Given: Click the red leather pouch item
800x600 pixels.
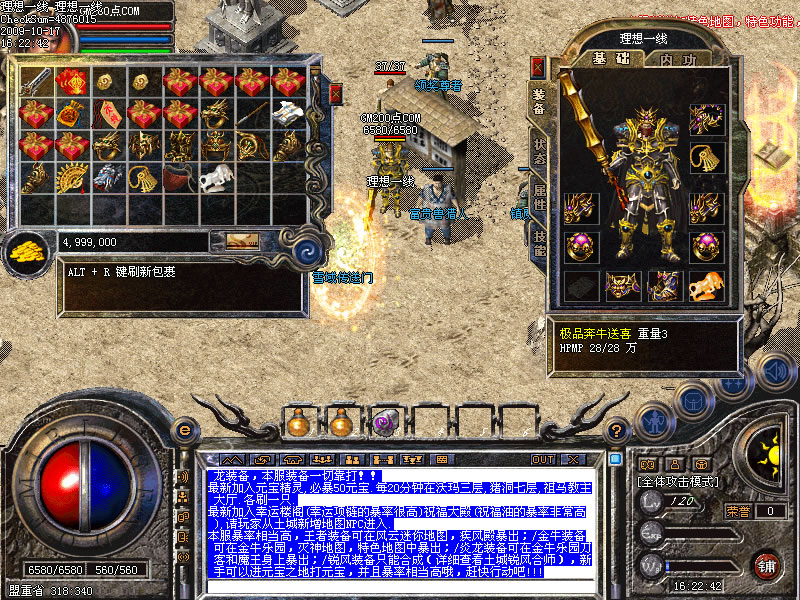Looking at the screenshot, I should (x=179, y=179).
